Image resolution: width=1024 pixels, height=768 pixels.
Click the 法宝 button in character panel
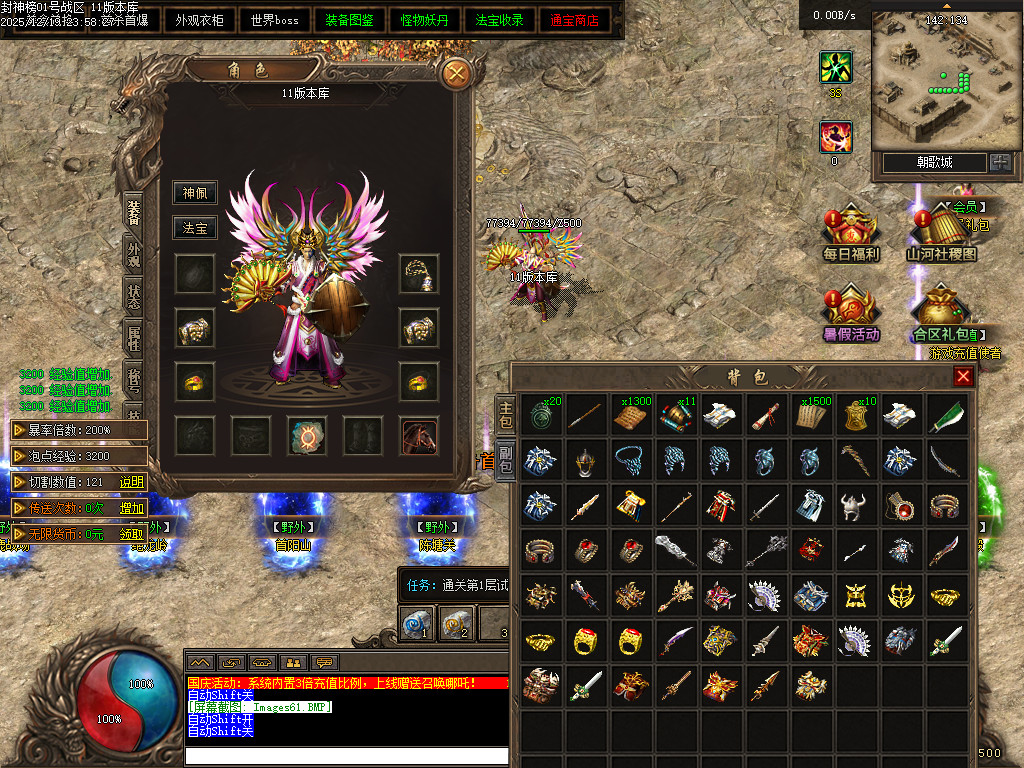tap(194, 228)
